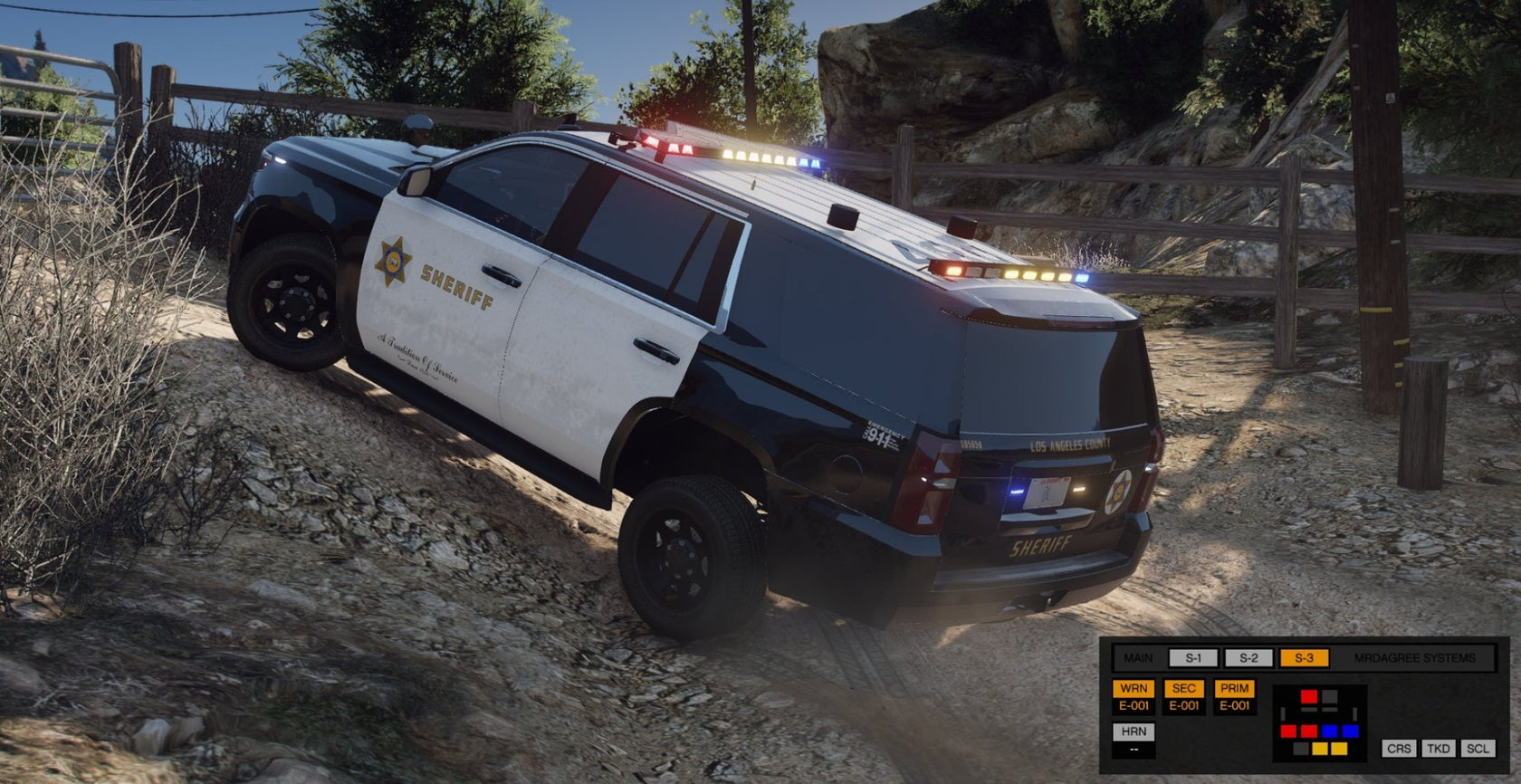Screen dimensions: 1521x784
Task: Click a vertical gray side bar in the light grid
Action: 1284,712
